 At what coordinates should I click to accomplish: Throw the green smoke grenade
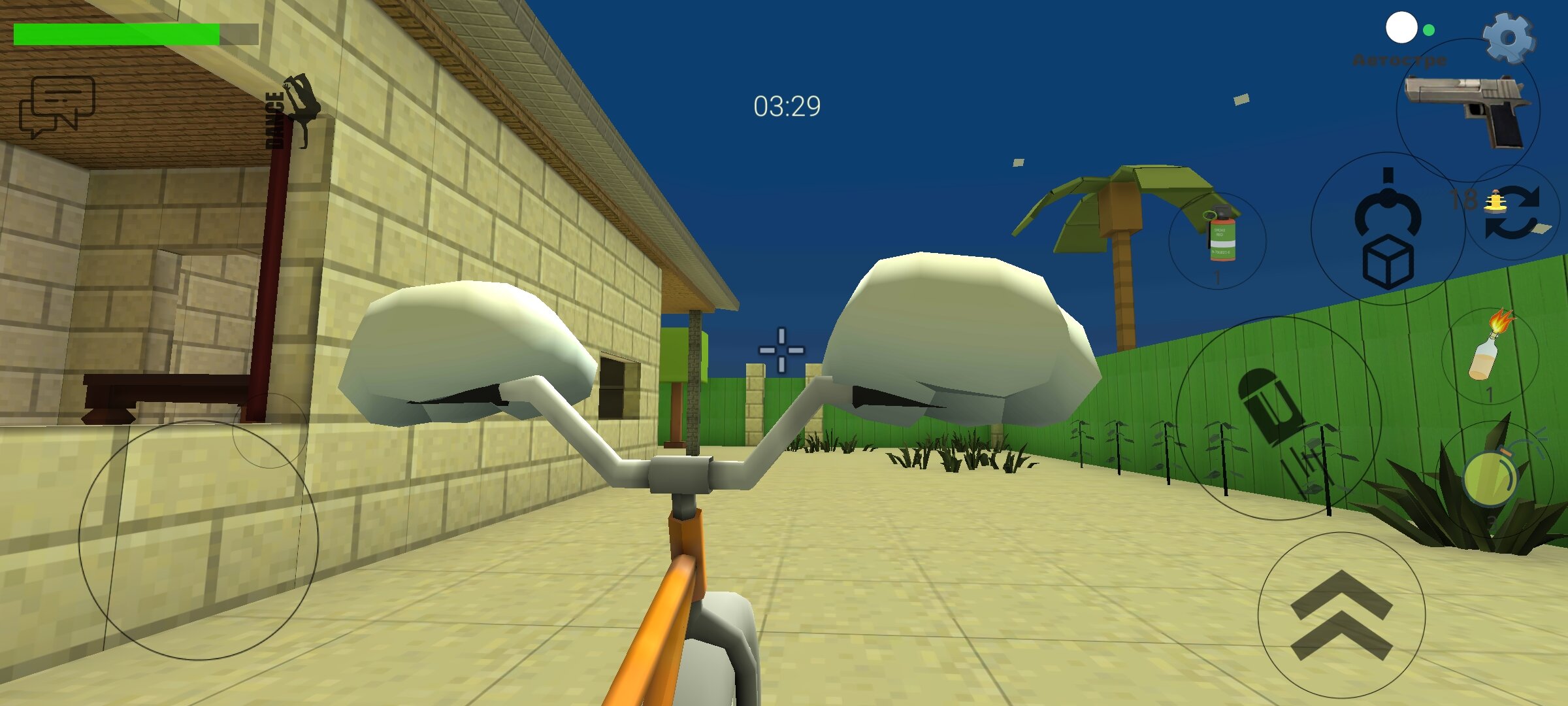click(x=1218, y=240)
